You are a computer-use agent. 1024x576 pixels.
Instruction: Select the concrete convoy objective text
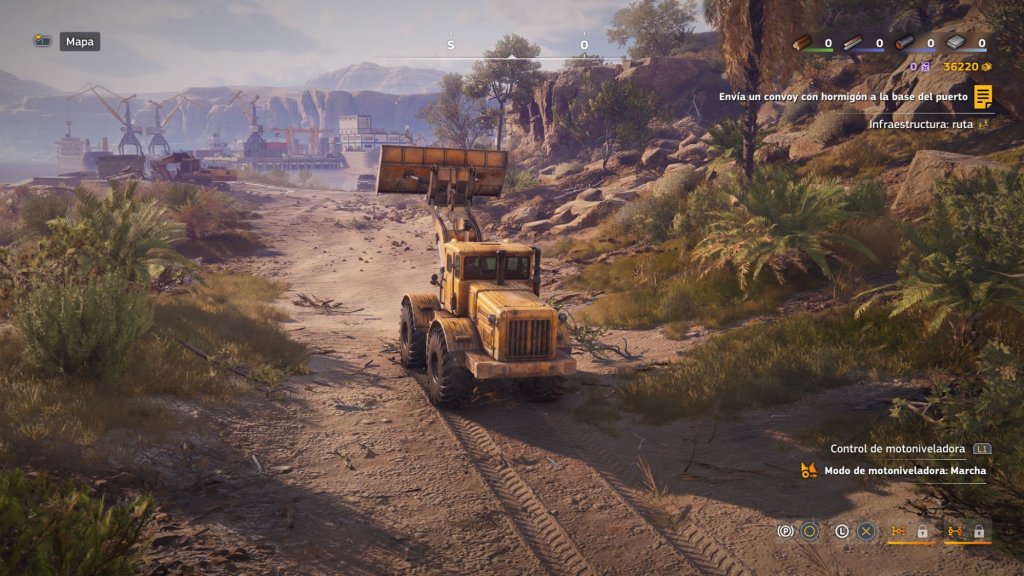(x=845, y=97)
